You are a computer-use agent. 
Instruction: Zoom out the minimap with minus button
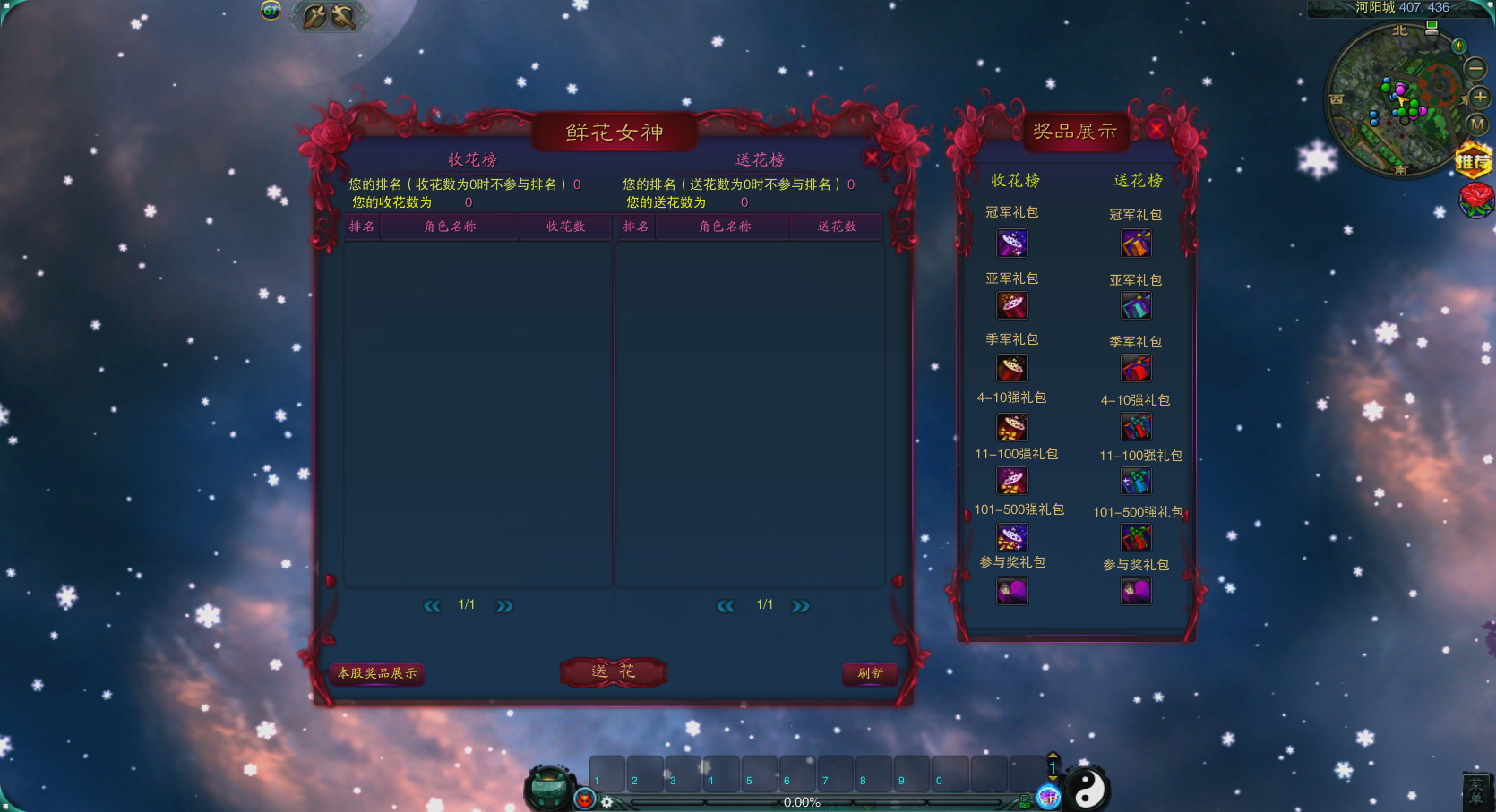[x=1475, y=68]
